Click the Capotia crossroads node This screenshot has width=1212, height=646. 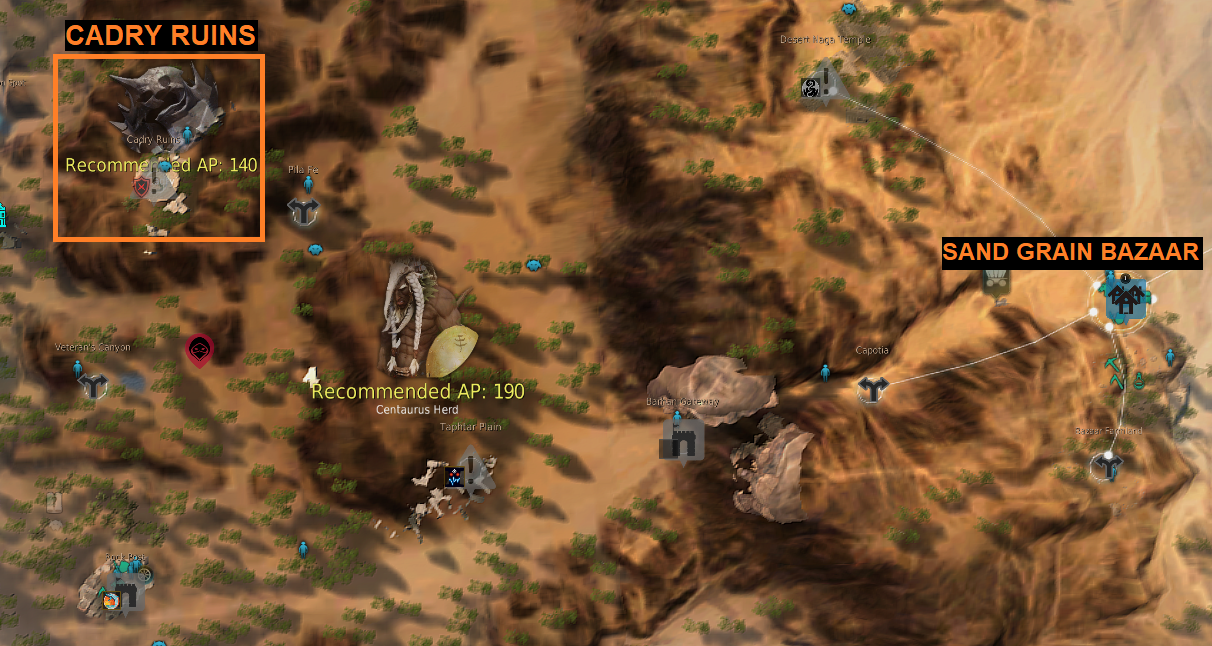(872, 389)
